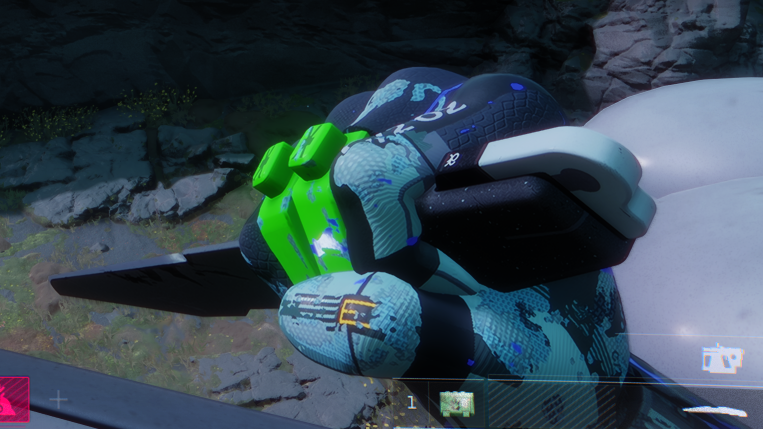Select the white weapon icon

click(721, 360)
